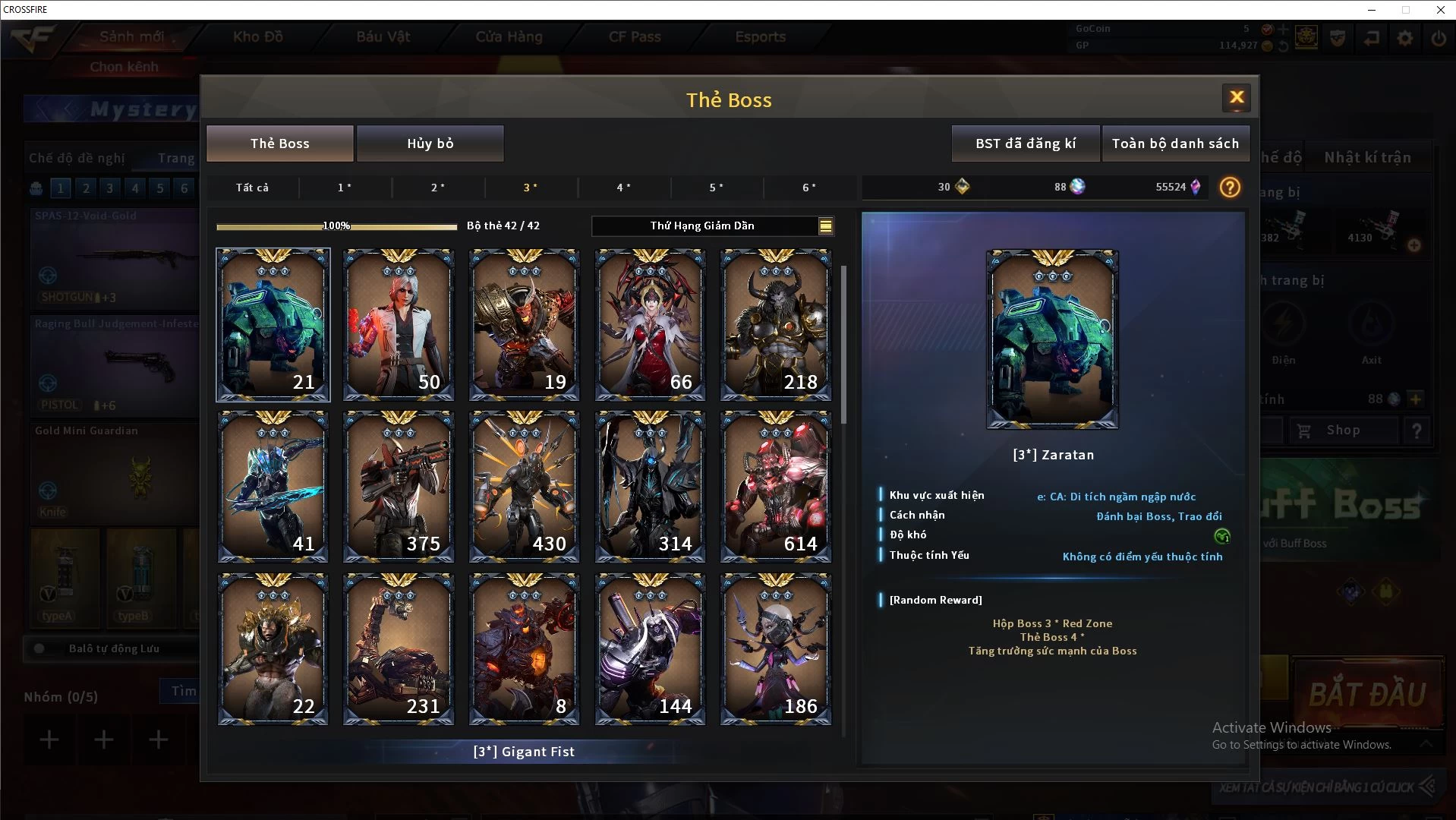Filter cards by 1 star
This screenshot has width=1456, height=820.
[345, 188]
